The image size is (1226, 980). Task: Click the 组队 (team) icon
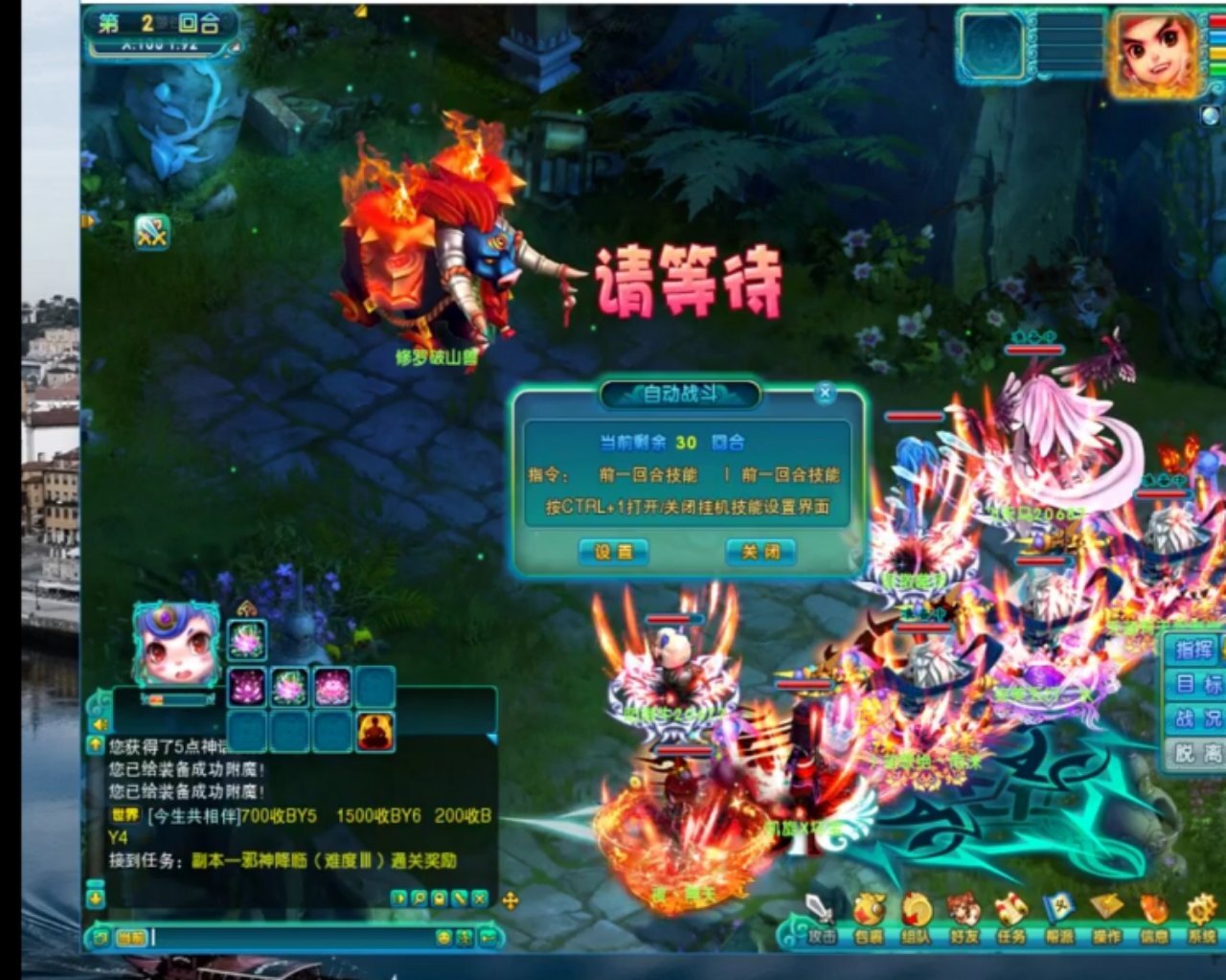tap(916, 908)
